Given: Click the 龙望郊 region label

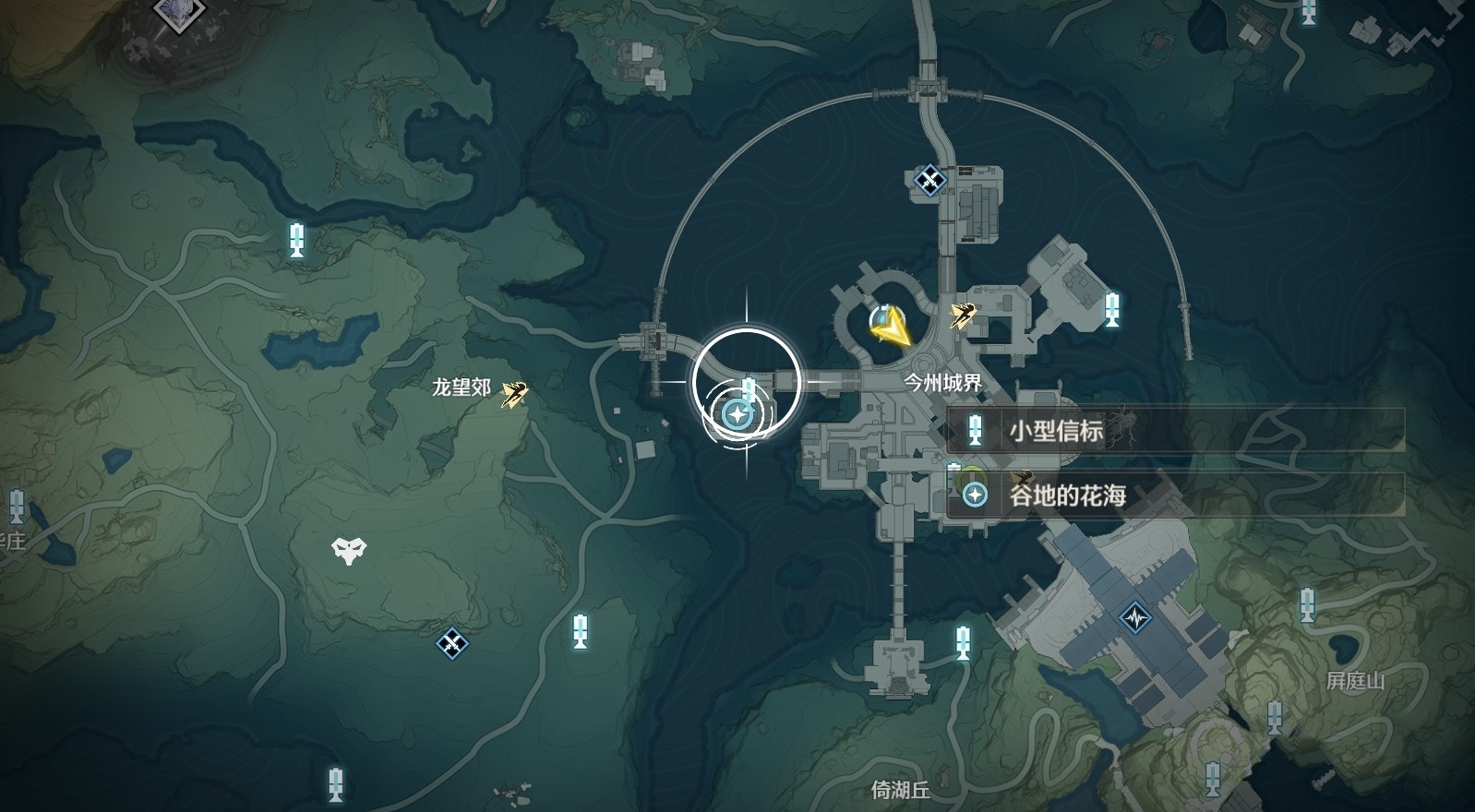Looking at the screenshot, I should tap(460, 388).
